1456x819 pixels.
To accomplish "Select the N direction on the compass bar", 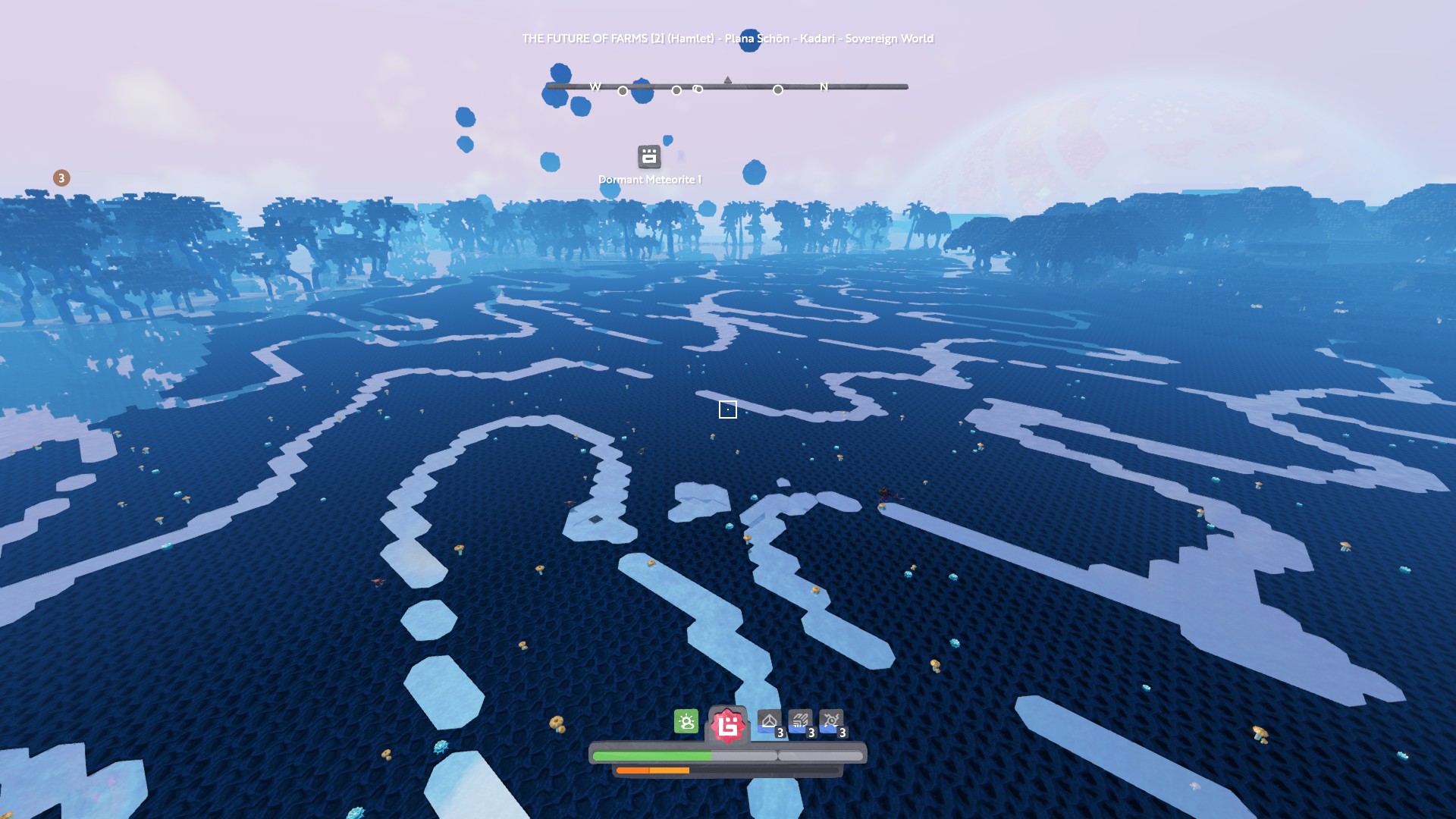I will click(x=824, y=86).
